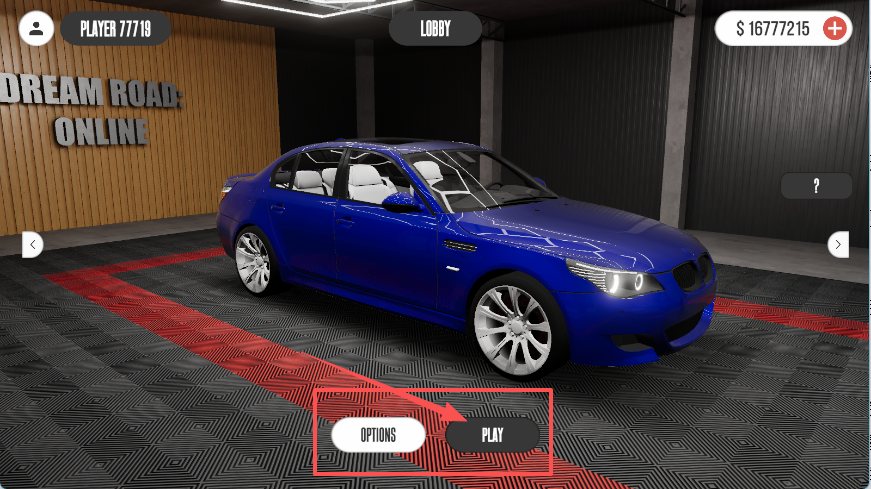Screen dimensions: 871x489
Task: Enter the LOBBY
Action: coord(435,29)
